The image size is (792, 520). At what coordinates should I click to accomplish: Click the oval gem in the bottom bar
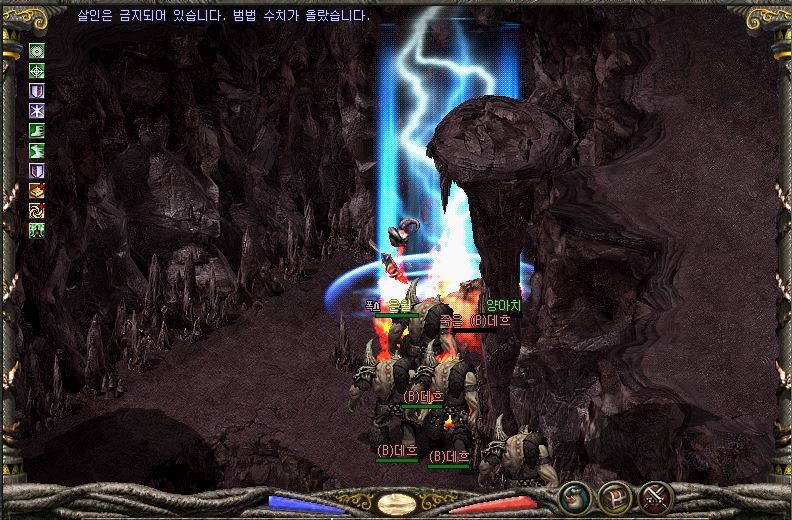397,503
